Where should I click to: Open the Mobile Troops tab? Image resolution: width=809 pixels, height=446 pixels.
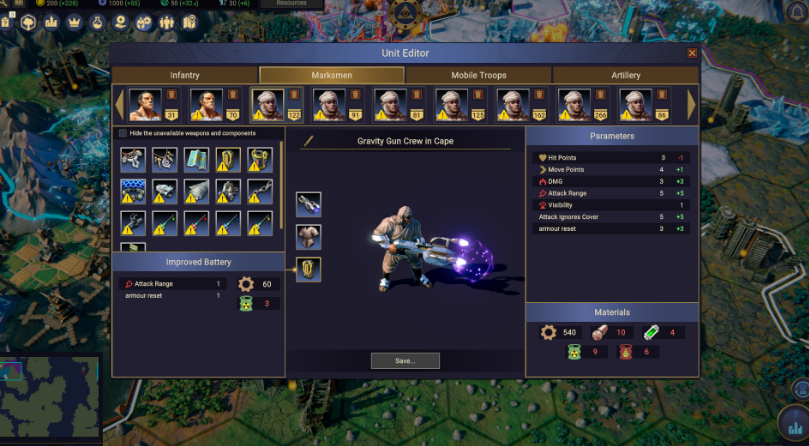coord(479,75)
